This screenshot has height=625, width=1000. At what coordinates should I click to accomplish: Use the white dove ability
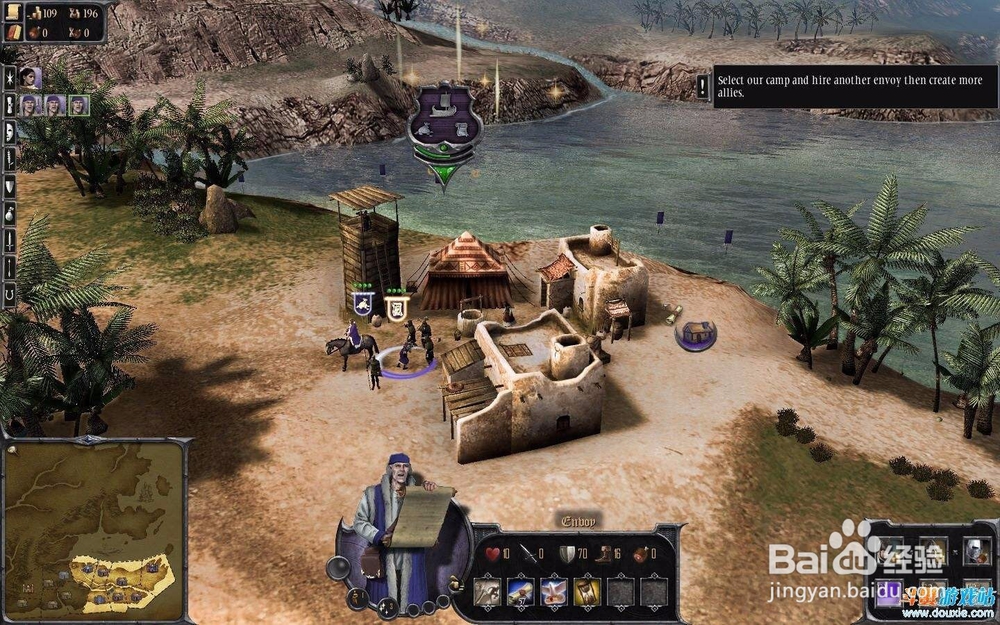[554, 593]
